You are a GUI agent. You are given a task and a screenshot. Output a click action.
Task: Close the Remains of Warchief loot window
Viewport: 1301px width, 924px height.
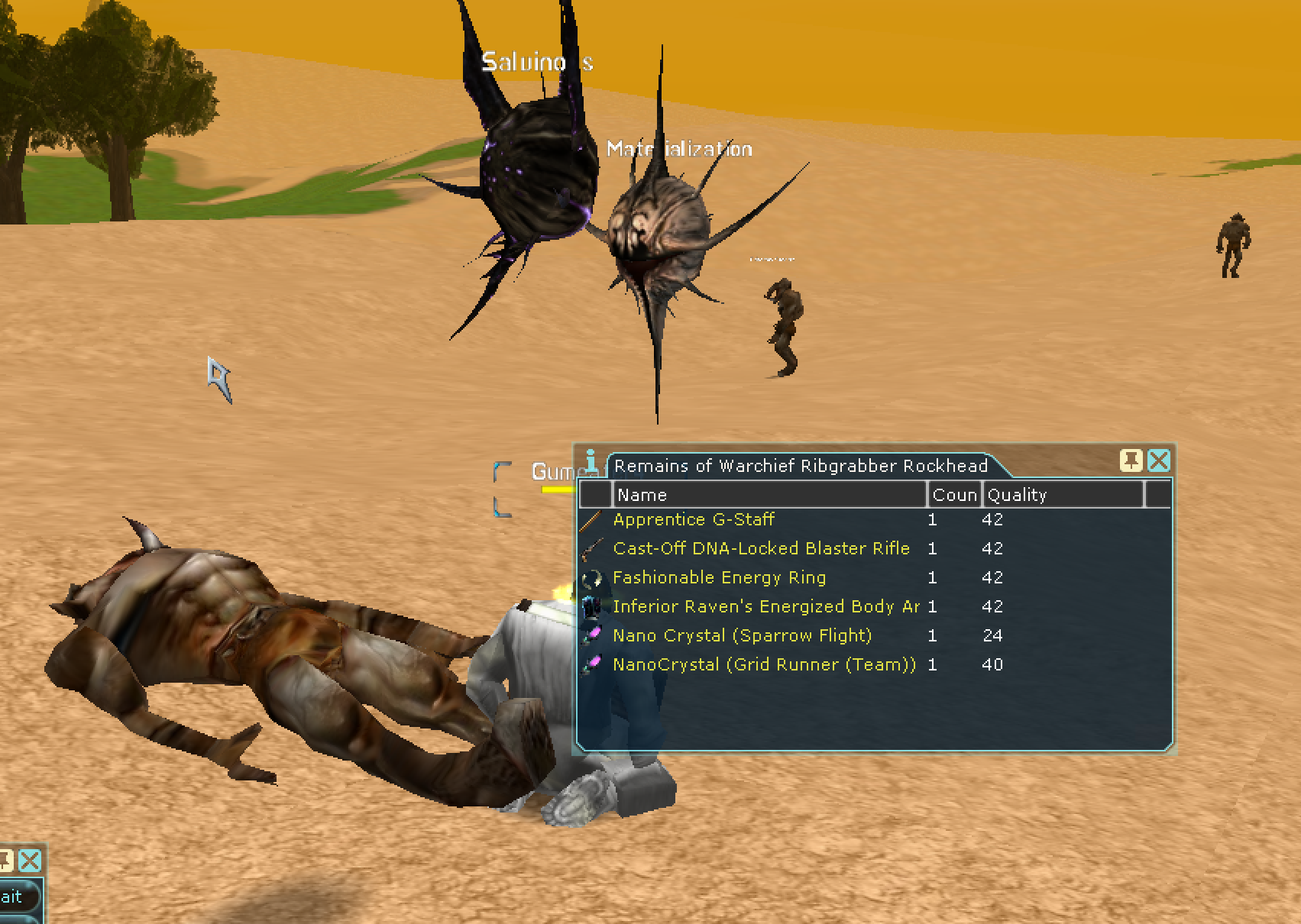[x=1159, y=460]
